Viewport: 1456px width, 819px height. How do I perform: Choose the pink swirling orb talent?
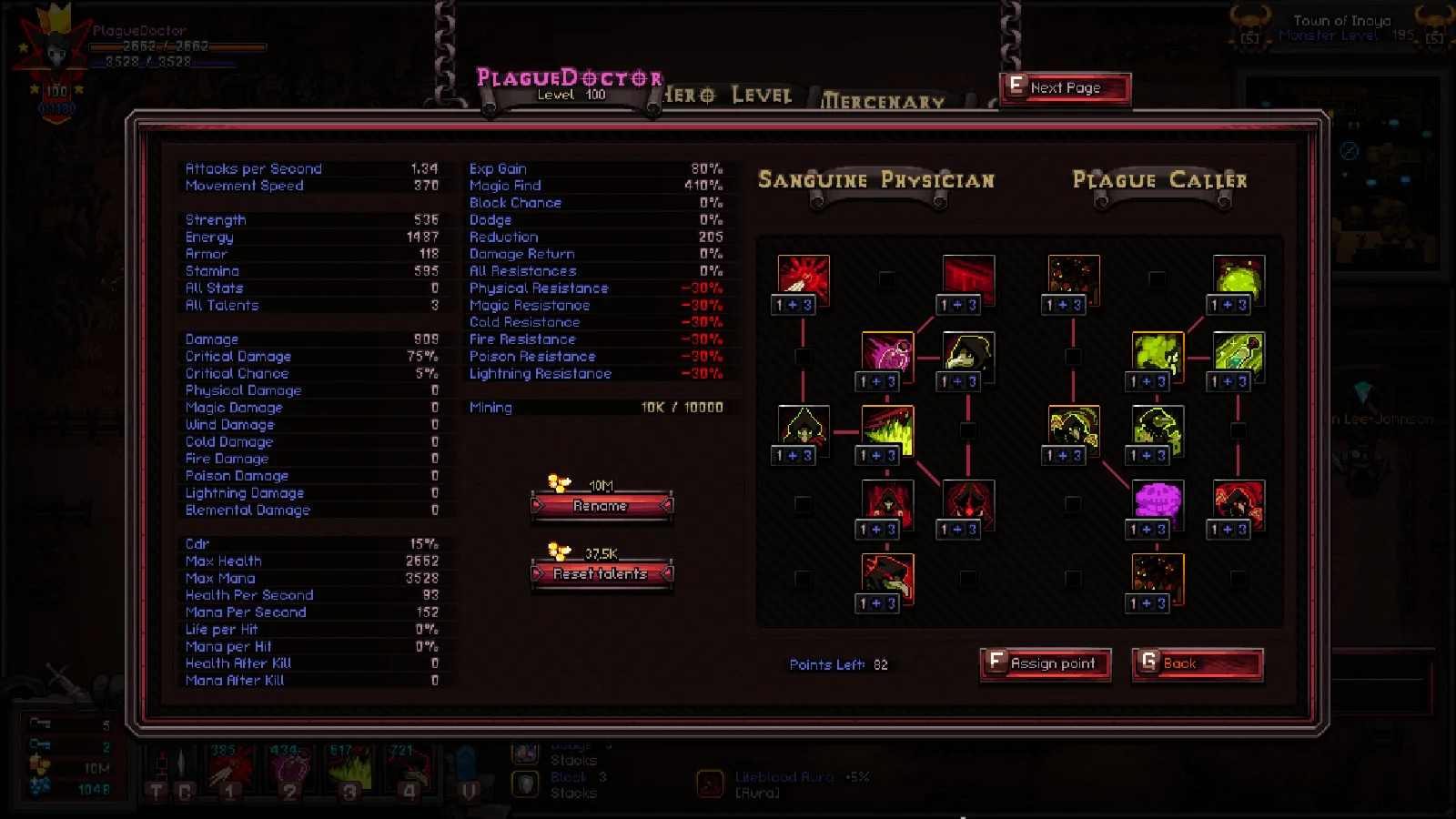click(x=887, y=353)
